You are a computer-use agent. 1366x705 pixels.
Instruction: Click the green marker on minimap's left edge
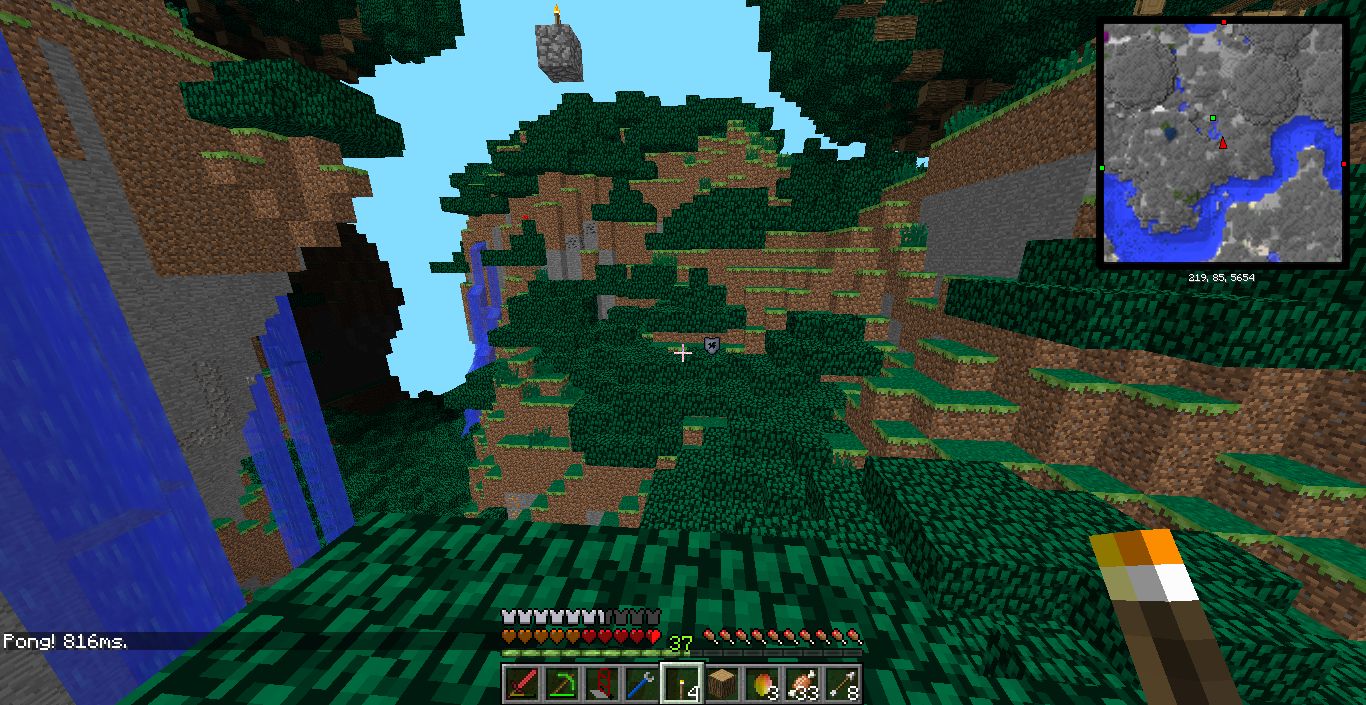(x=1101, y=168)
